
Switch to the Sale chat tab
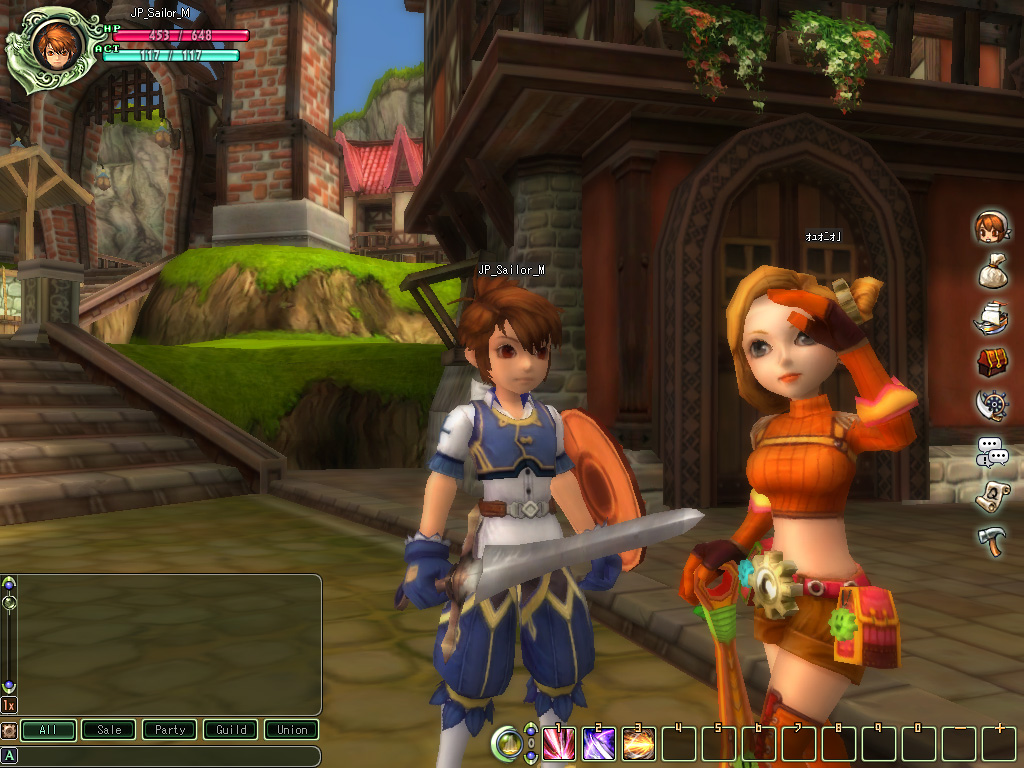point(109,730)
